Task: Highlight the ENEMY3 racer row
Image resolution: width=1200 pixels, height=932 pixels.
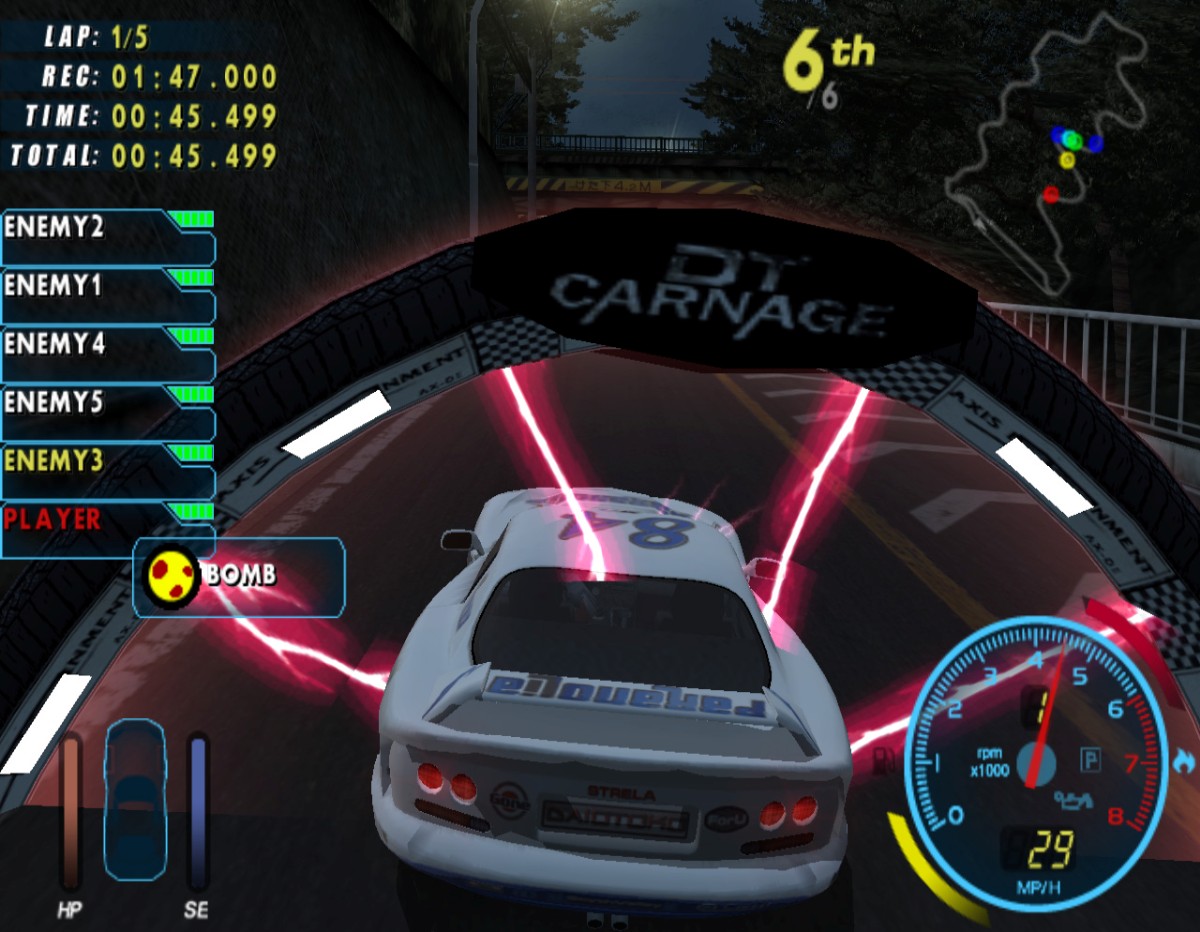Action: (108, 470)
